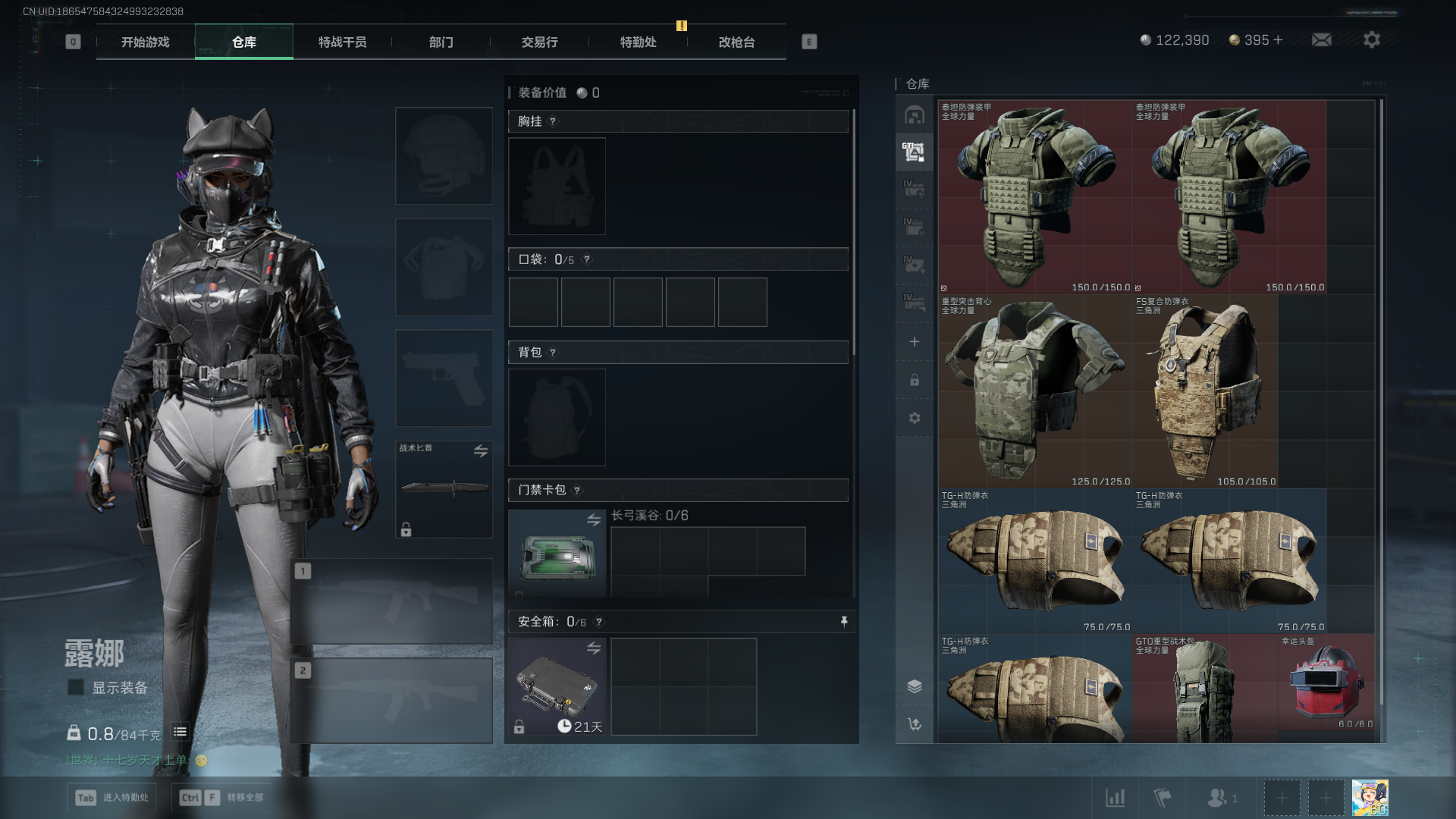Go to the 部门 tab

441,42
